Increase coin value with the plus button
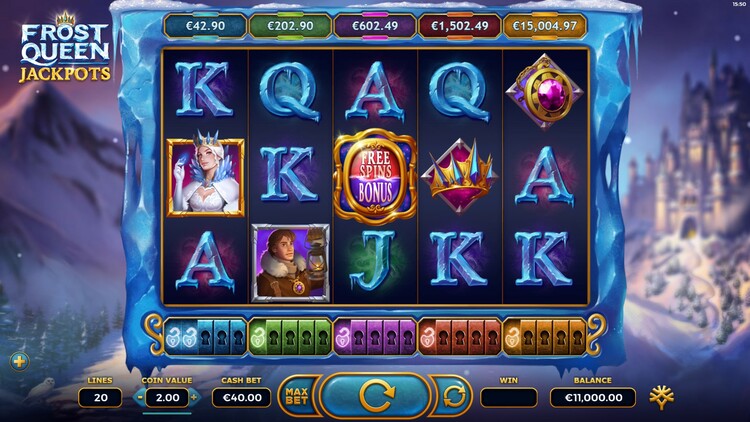The image size is (750, 422). 194,397
